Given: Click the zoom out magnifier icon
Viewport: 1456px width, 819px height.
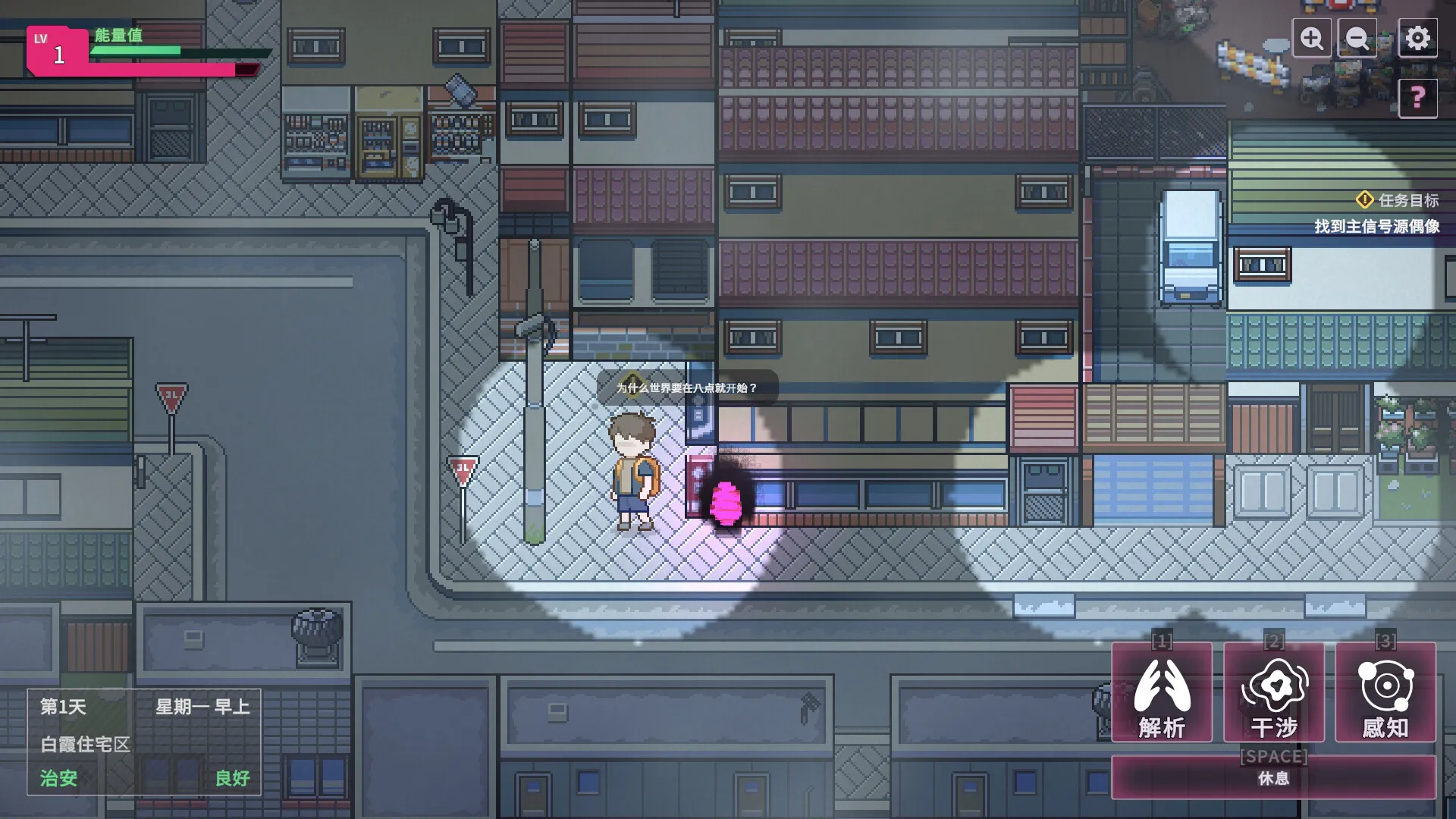Looking at the screenshot, I should tap(1357, 38).
